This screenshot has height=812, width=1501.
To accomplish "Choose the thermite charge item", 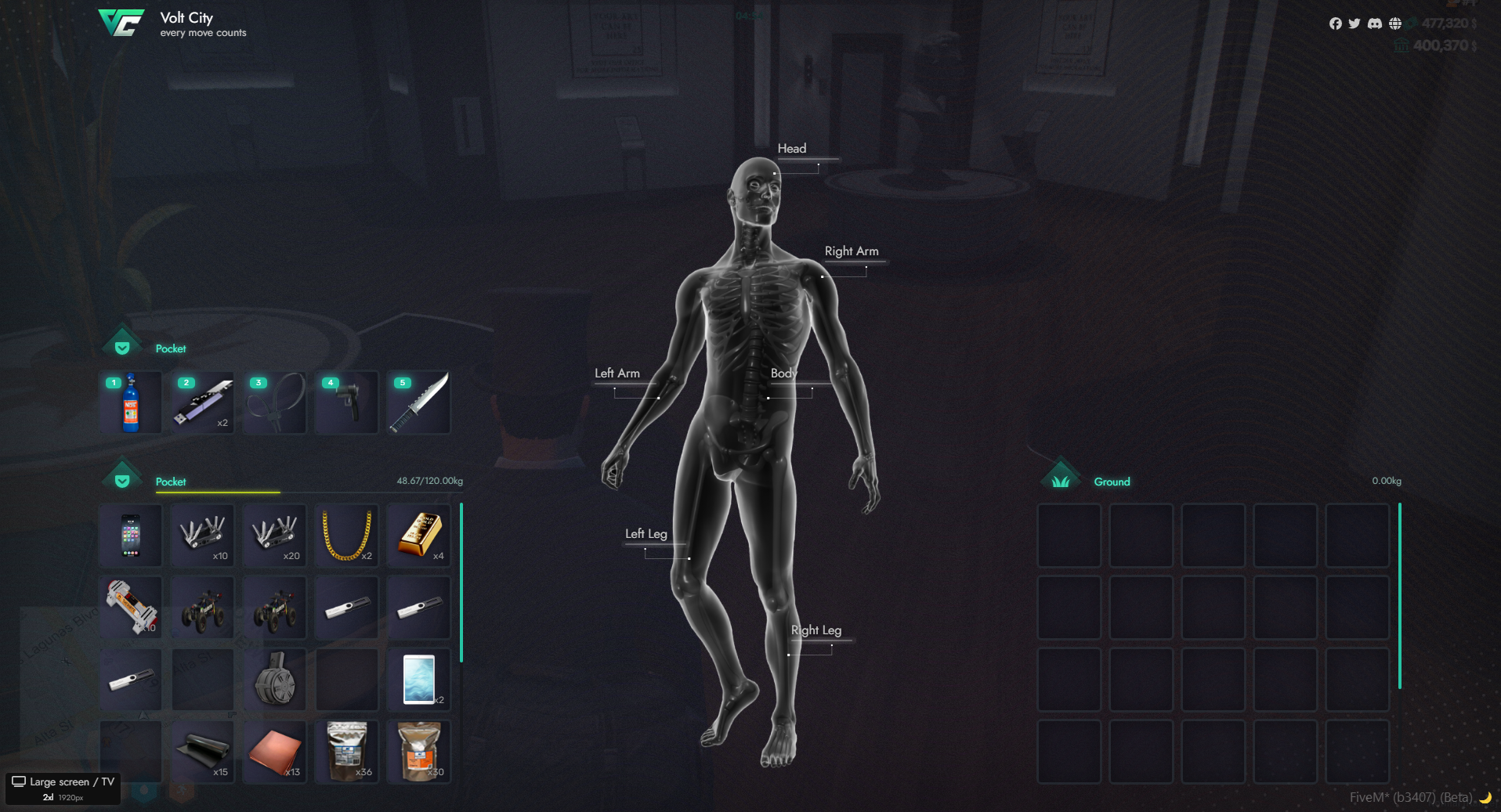I will coord(131,607).
